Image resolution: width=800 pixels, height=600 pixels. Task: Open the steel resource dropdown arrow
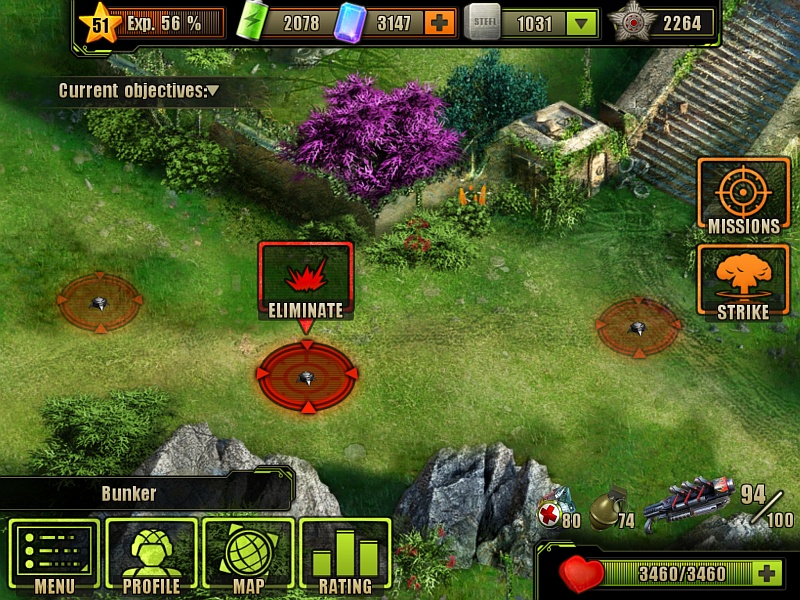coord(580,23)
